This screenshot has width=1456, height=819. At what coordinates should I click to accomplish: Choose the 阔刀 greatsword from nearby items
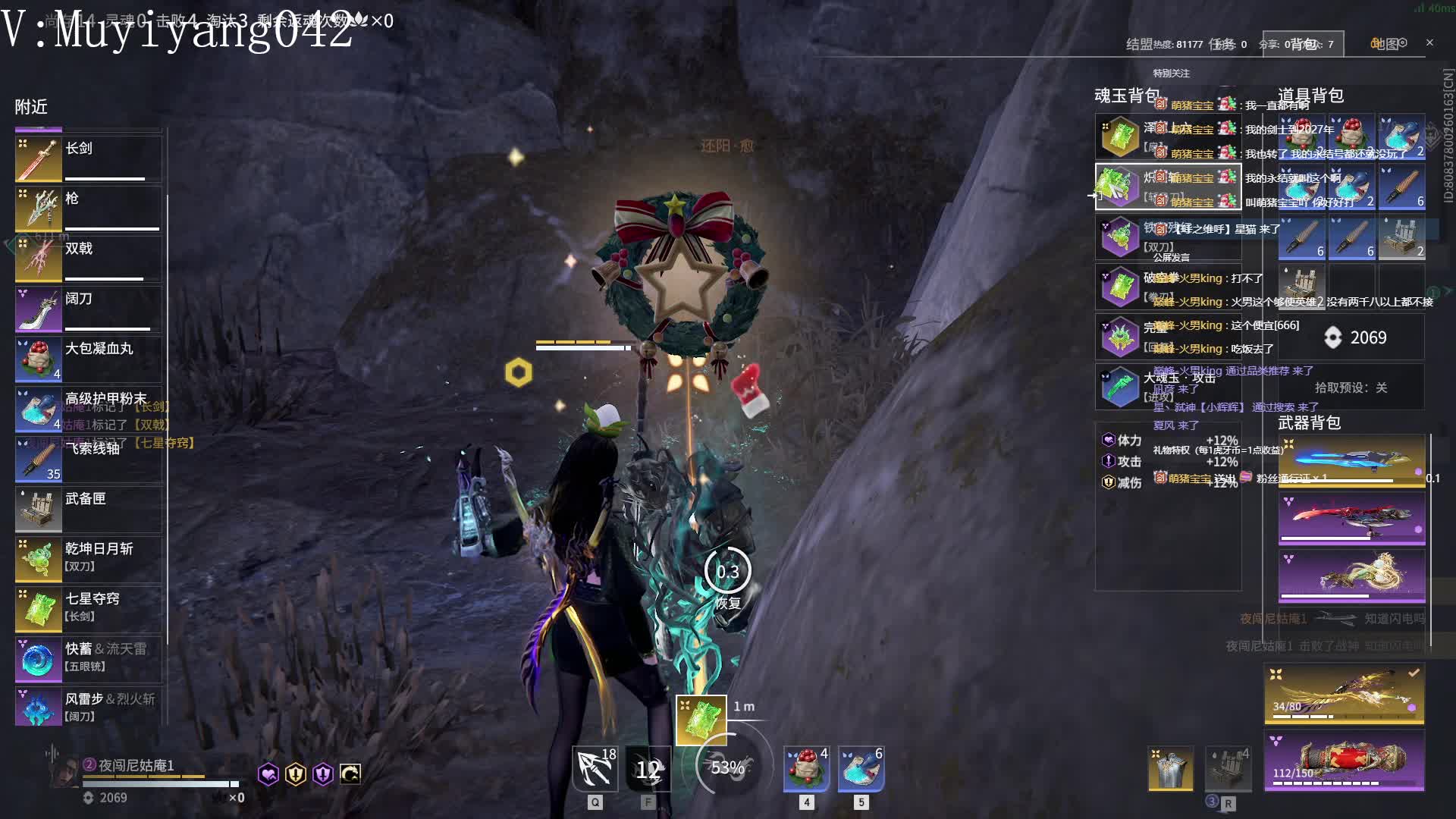(88, 309)
